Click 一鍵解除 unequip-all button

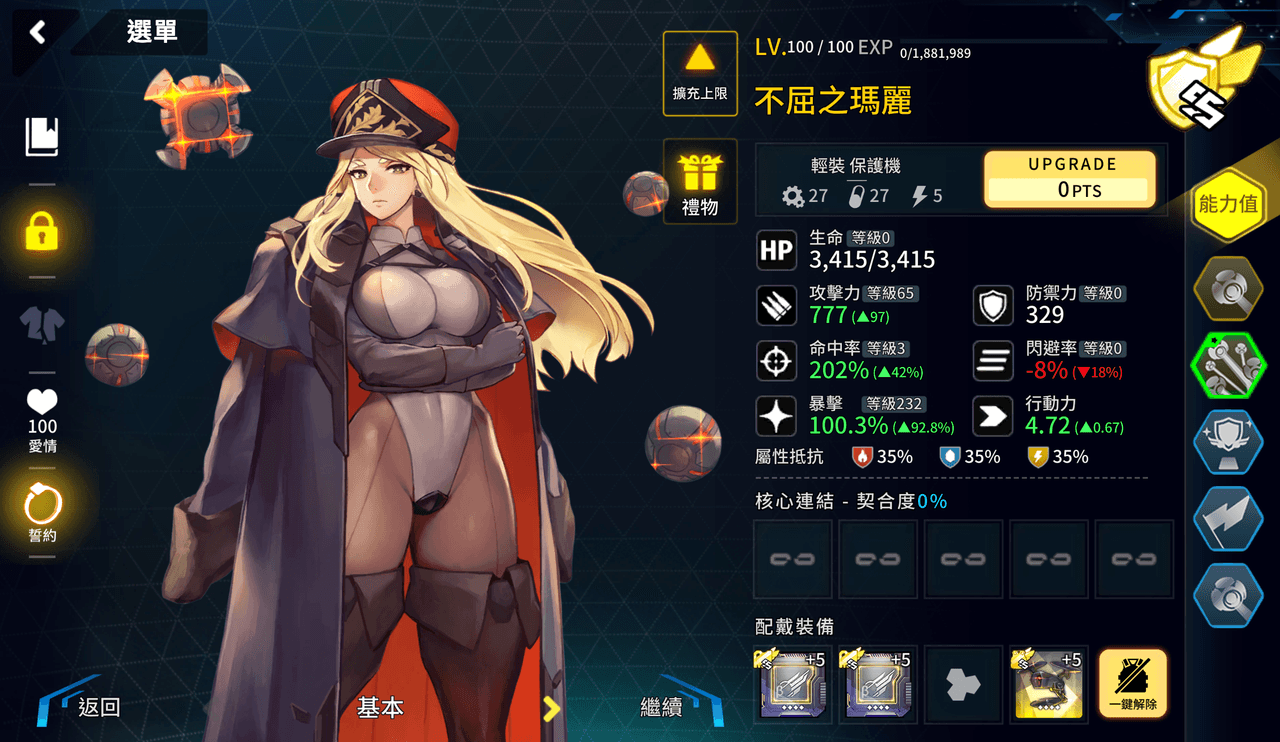point(1133,684)
